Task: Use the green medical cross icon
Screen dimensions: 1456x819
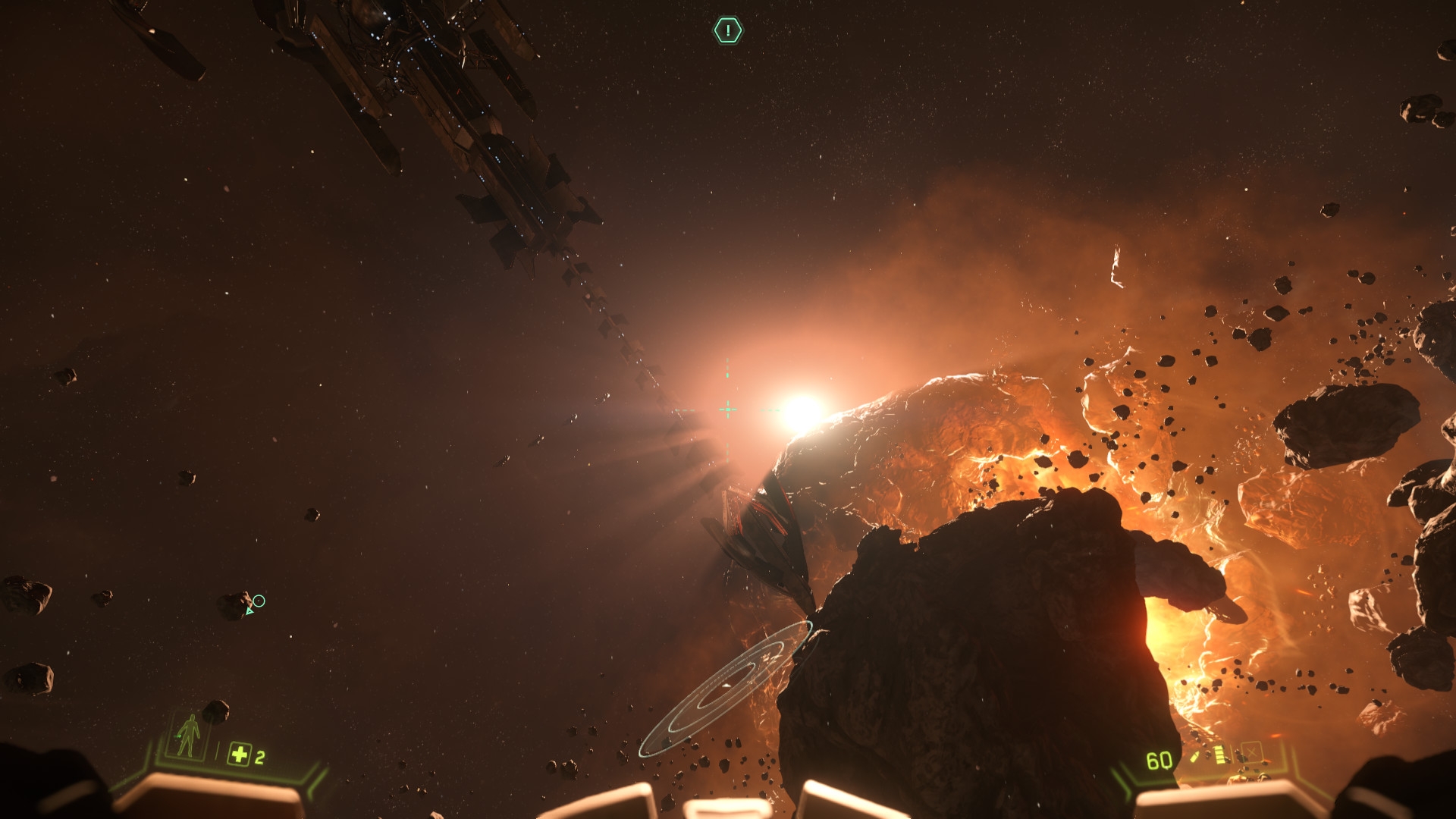Action: [x=239, y=755]
